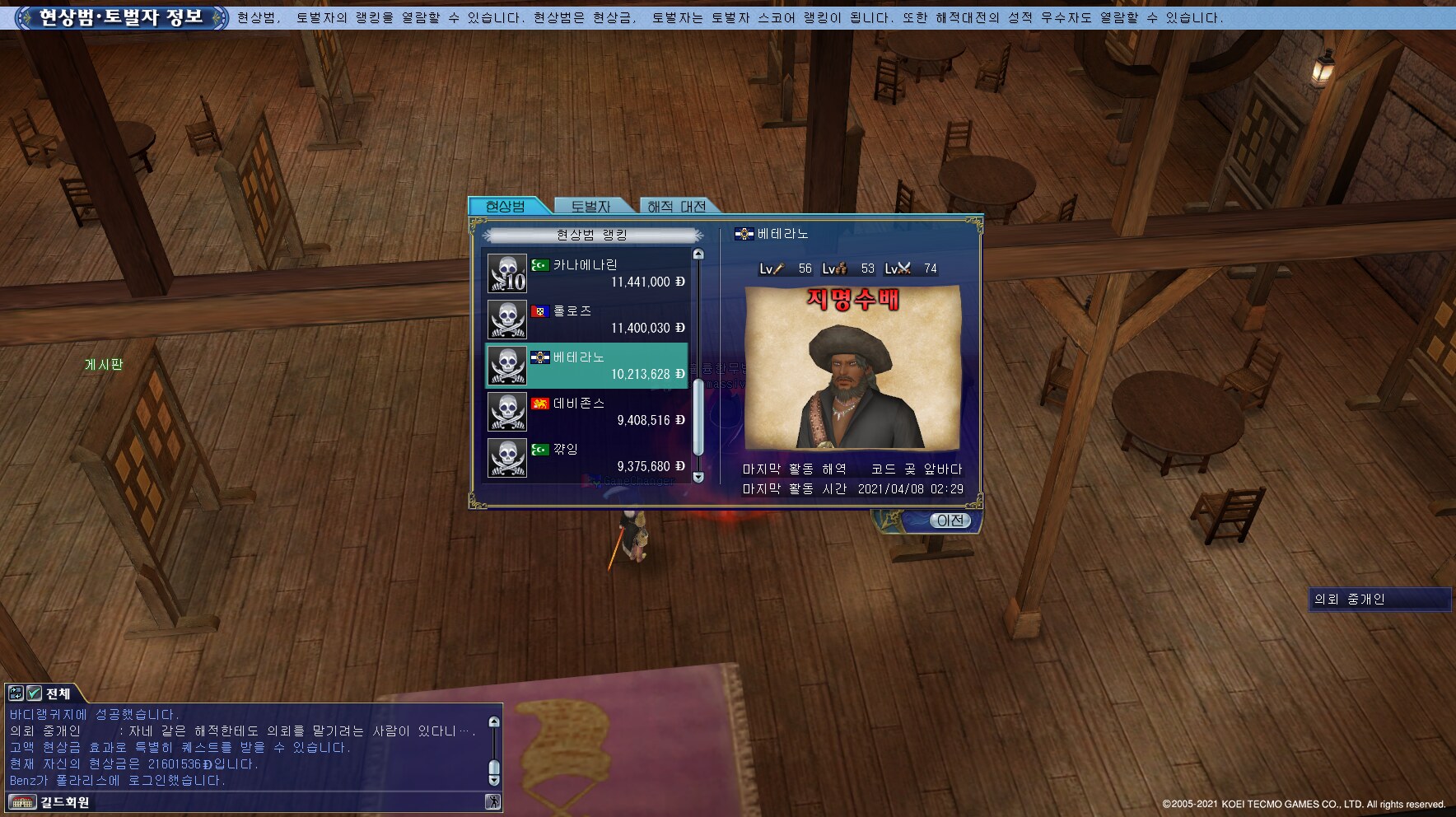Toggle the chat filter checkmark icon

(x=34, y=693)
